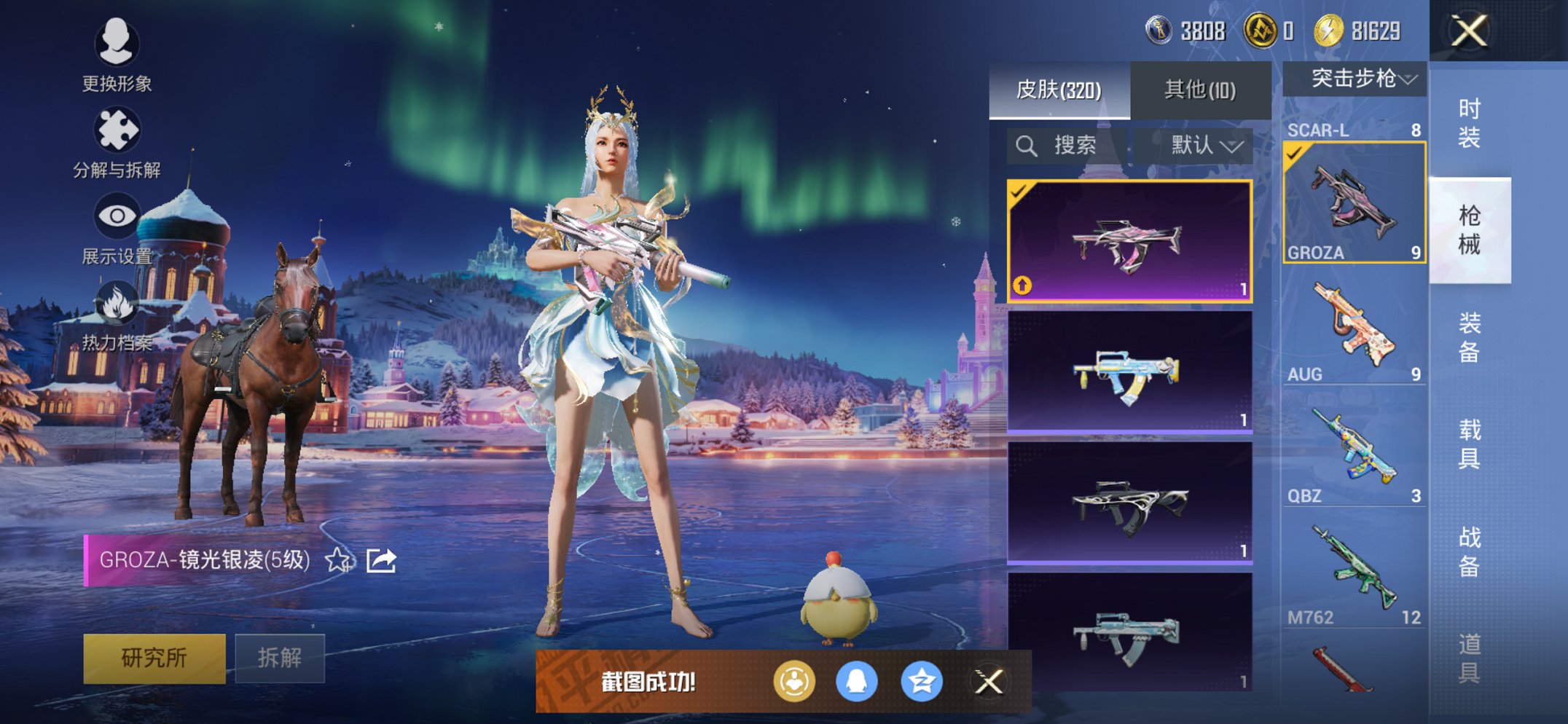Switch to the 其他(10) tab
The height and width of the screenshot is (724, 1568).
[x=1199, y=87]
